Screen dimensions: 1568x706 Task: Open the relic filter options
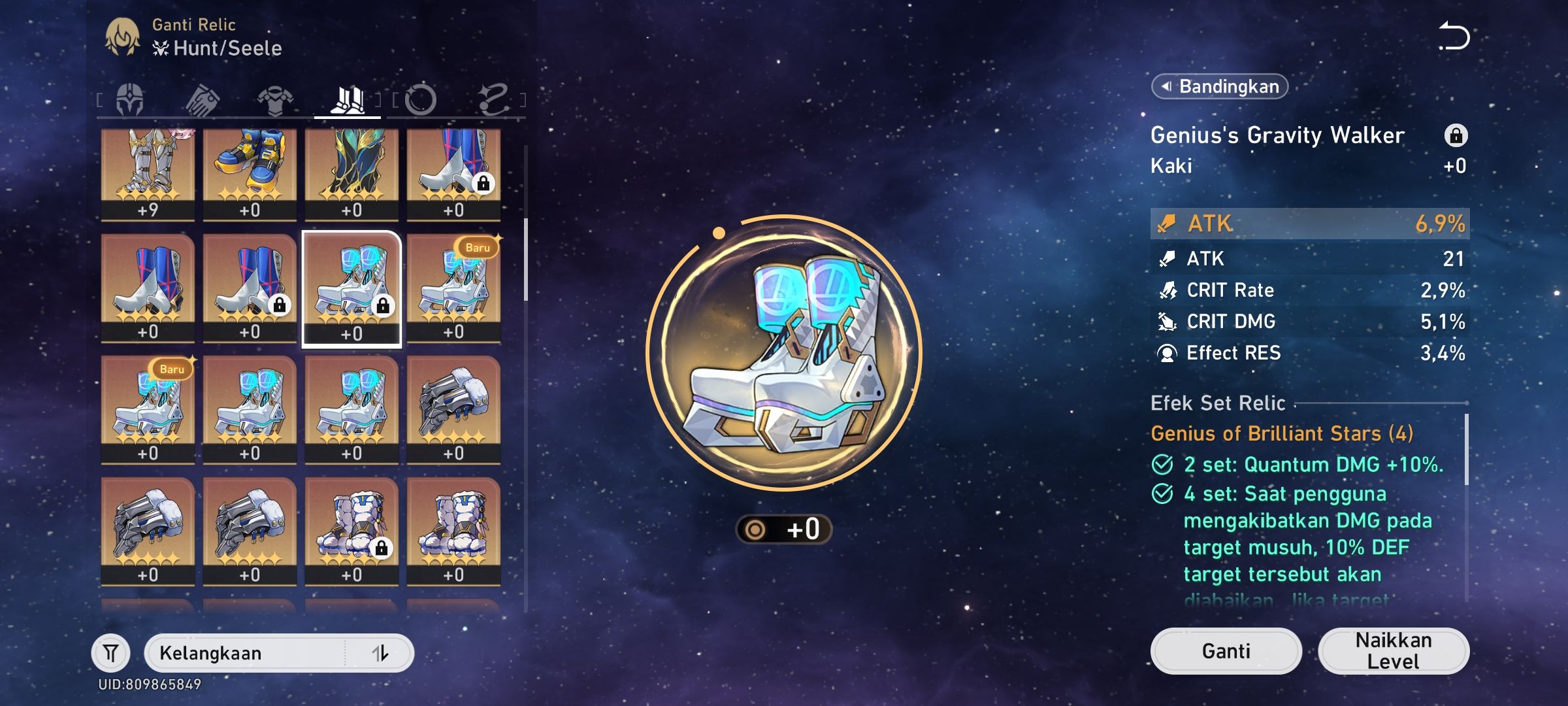click(111, 652)
